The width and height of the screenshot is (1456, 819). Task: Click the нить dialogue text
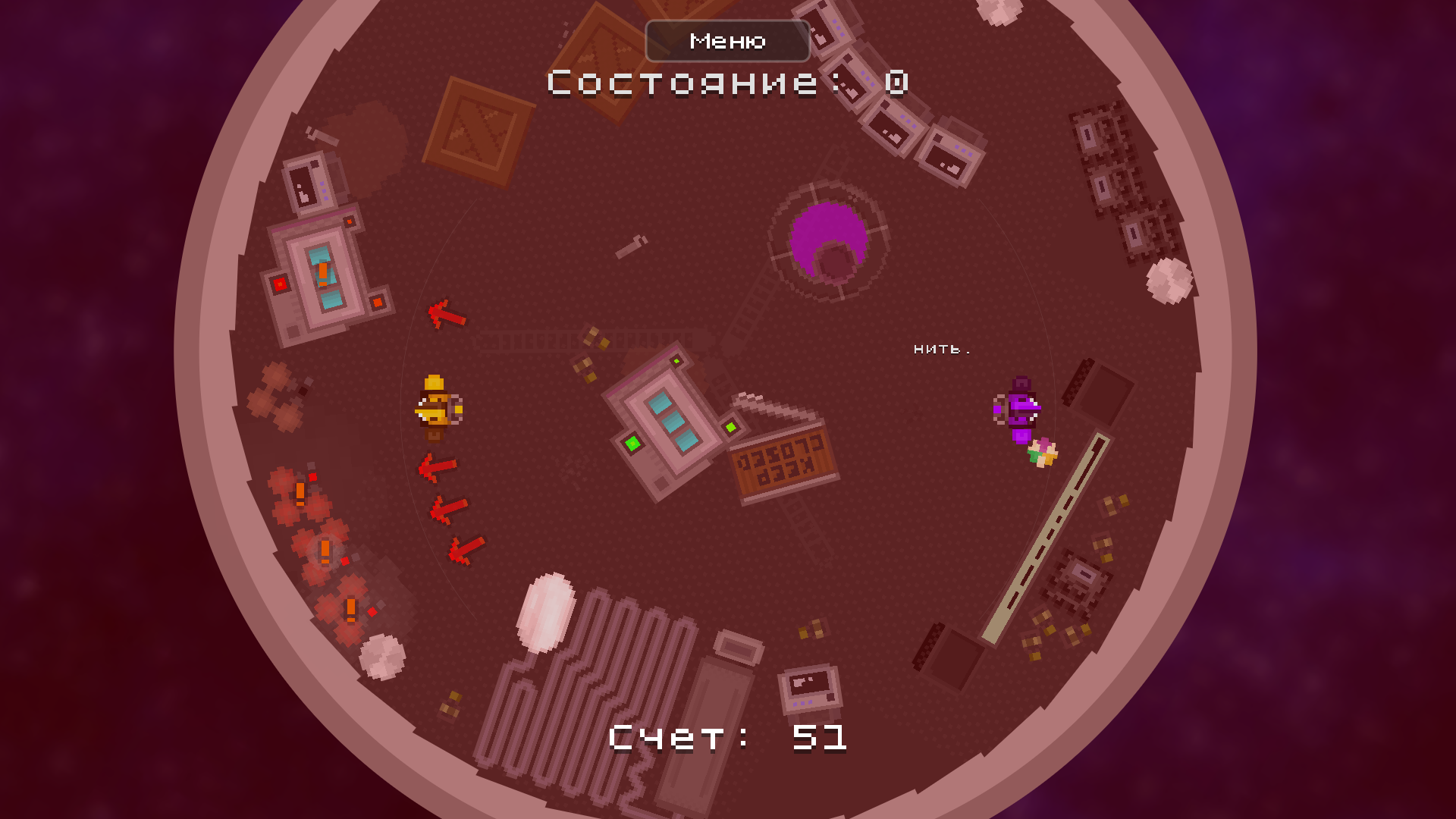(x=943, y=349)
